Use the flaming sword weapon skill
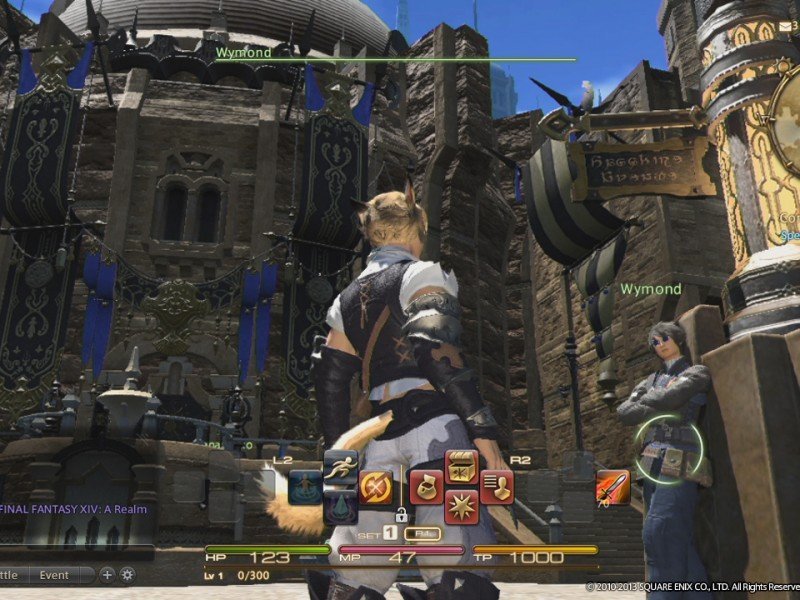 coord(612,487)
